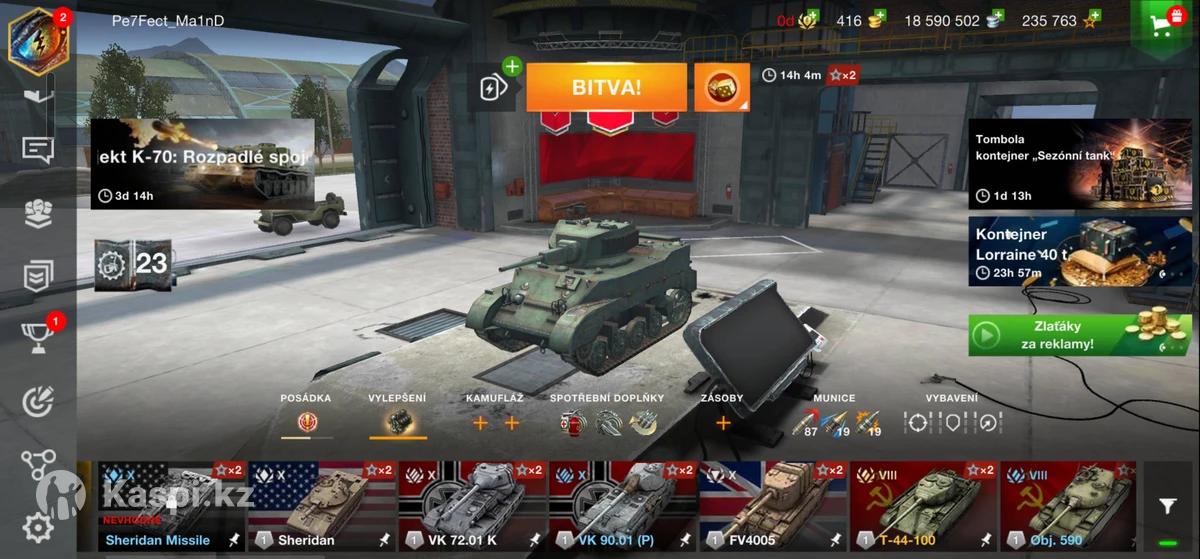The image size is (1200, 559).
Task: Change battle mode with the dice button
Action: click(721, 87)
